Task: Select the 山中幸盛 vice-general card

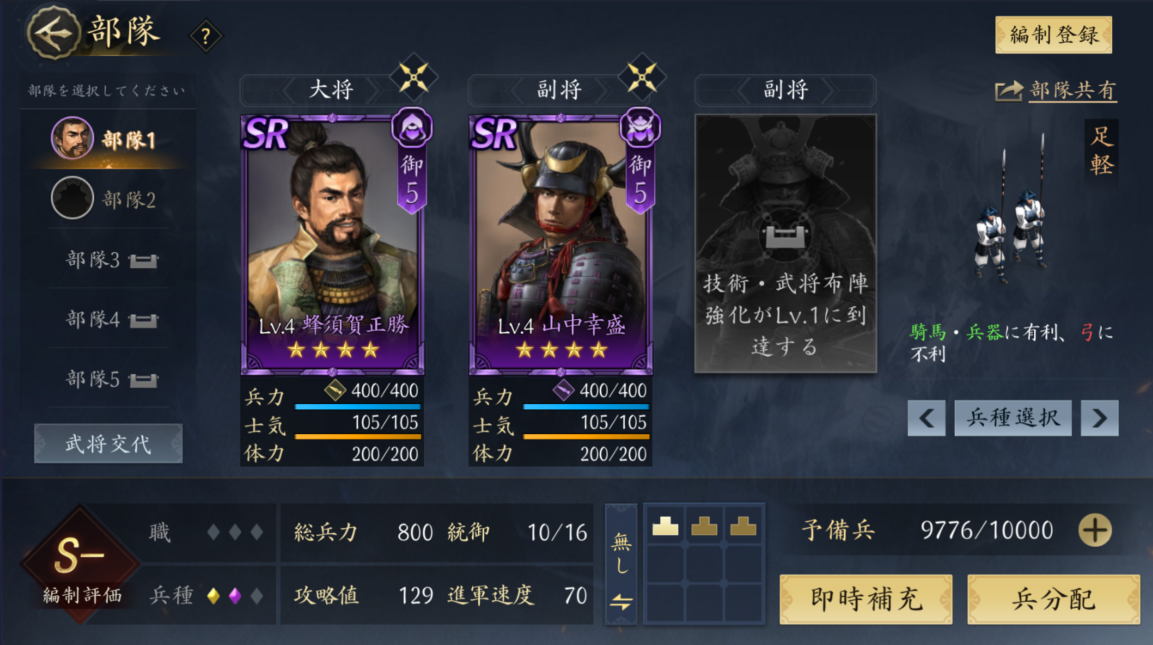Action: point(560,243)
